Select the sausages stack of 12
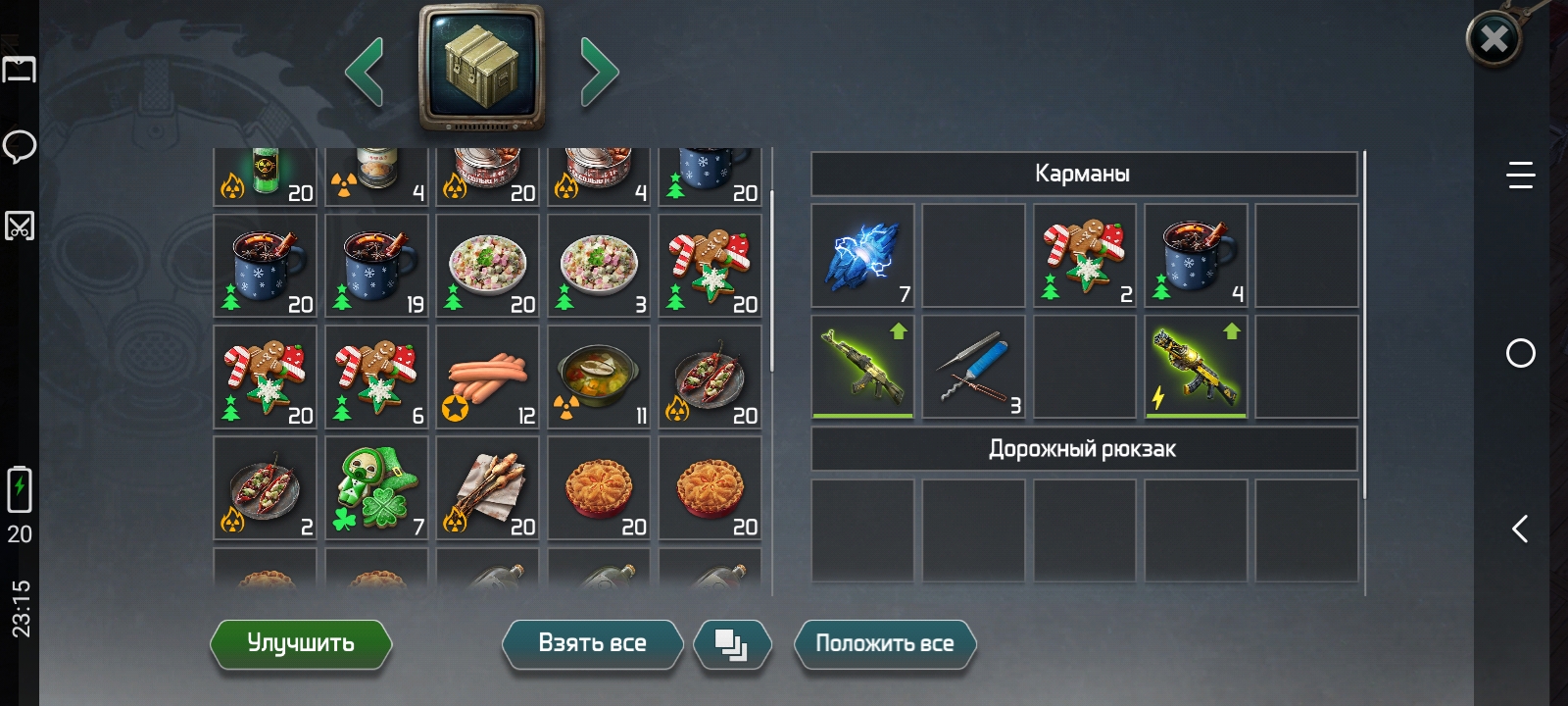Screen dimensions: 1568x706 pyautogui.click(x=488, y=378)
